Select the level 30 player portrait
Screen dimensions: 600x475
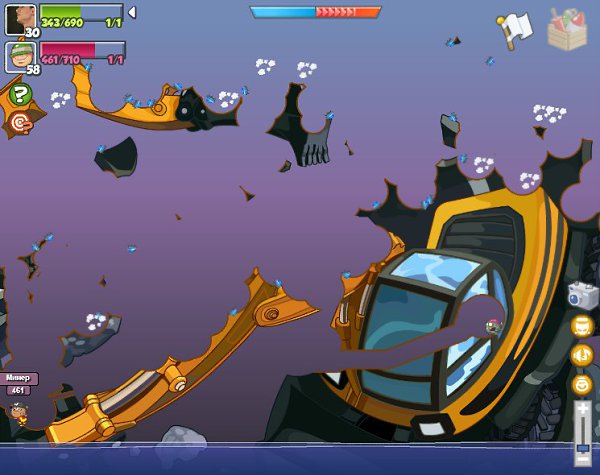pos(20,18)
